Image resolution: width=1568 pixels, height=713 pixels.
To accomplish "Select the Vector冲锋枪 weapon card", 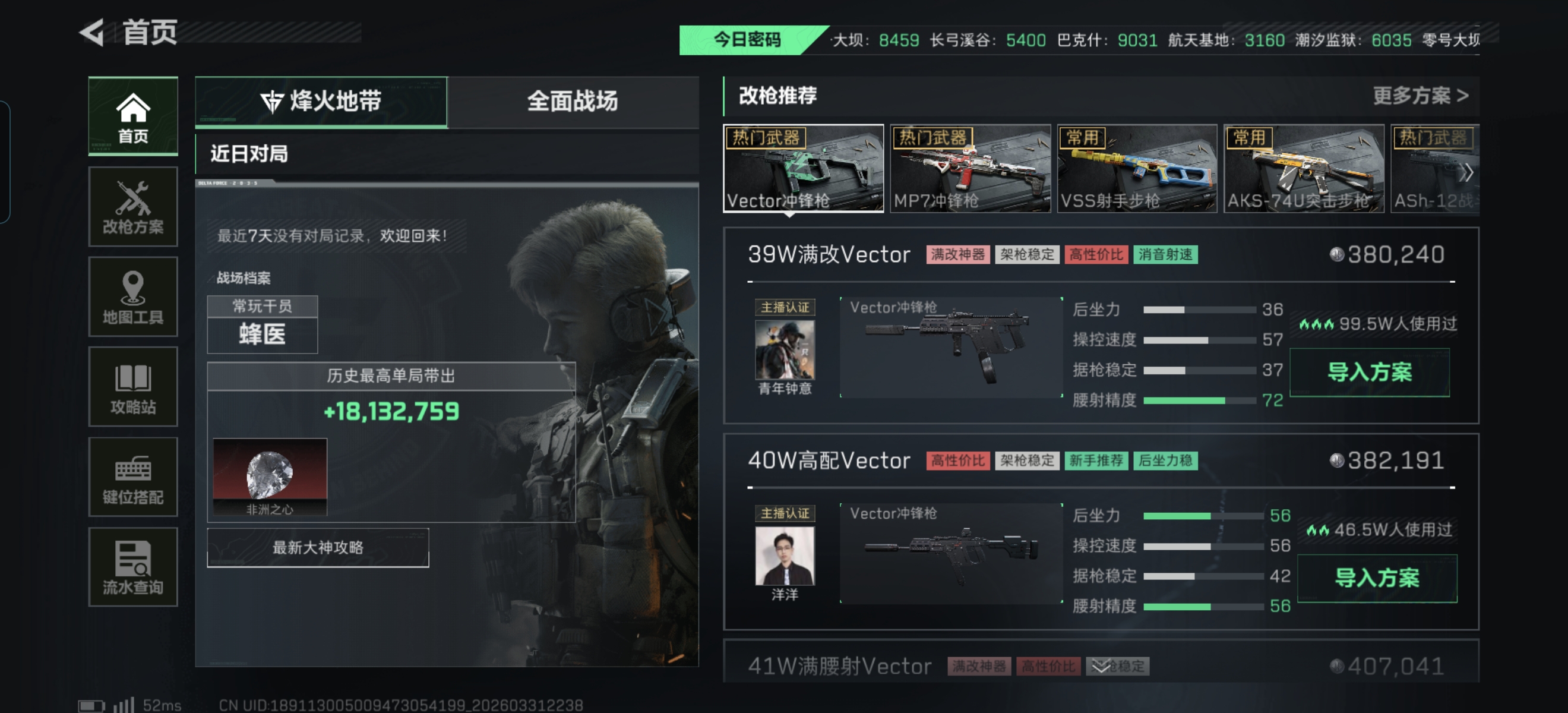I will pos(802,169).
